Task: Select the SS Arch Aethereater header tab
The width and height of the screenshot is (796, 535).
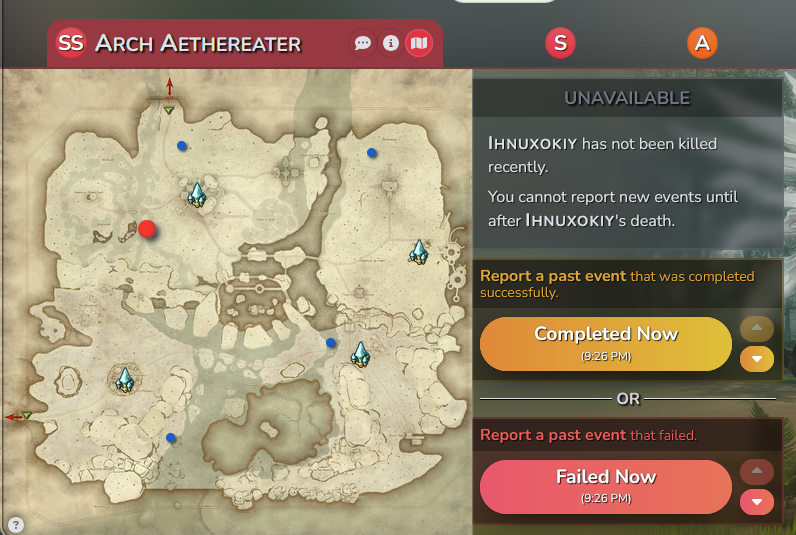Action: 180,44
